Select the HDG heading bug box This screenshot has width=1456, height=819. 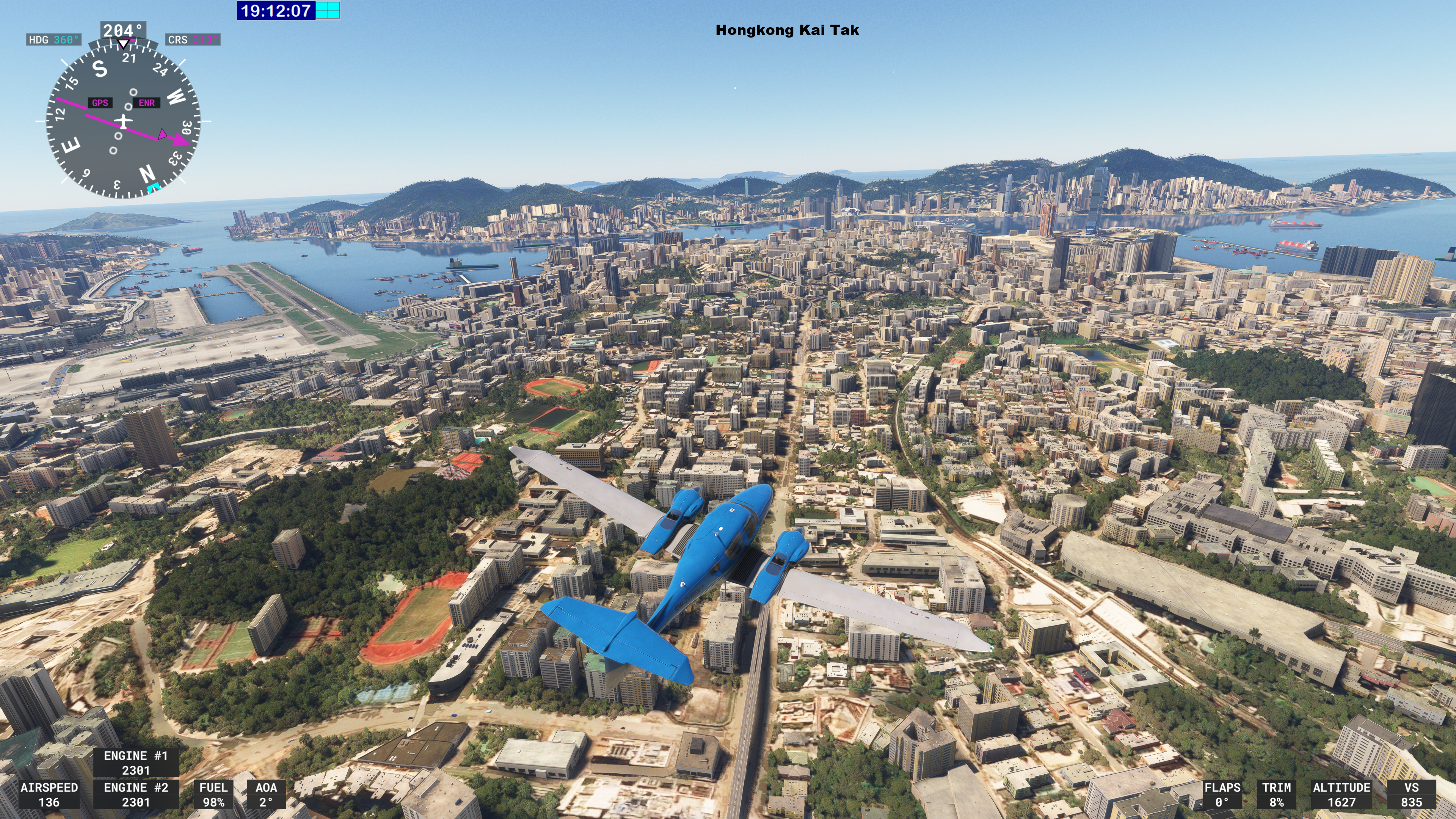pos(54,39)
